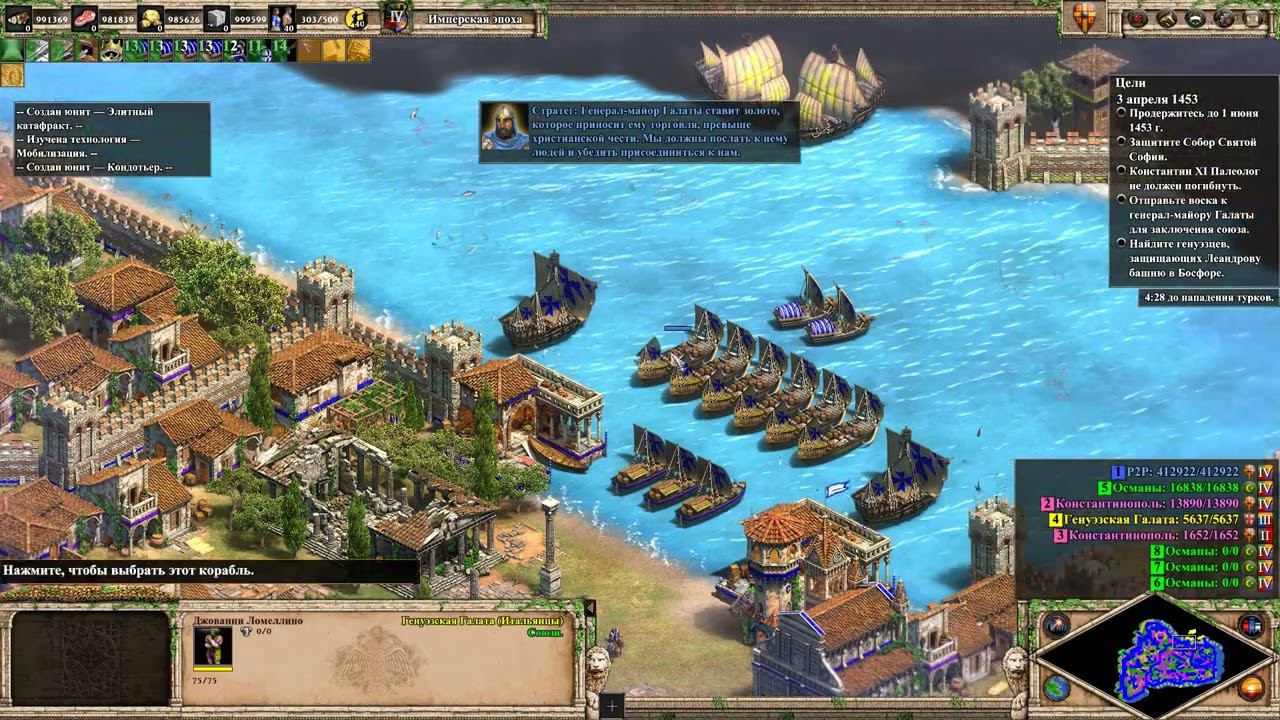Viewport: 1280px width, 720px height.
Task: Activate the flare signal minimap button
Action: click(1055, 627)
